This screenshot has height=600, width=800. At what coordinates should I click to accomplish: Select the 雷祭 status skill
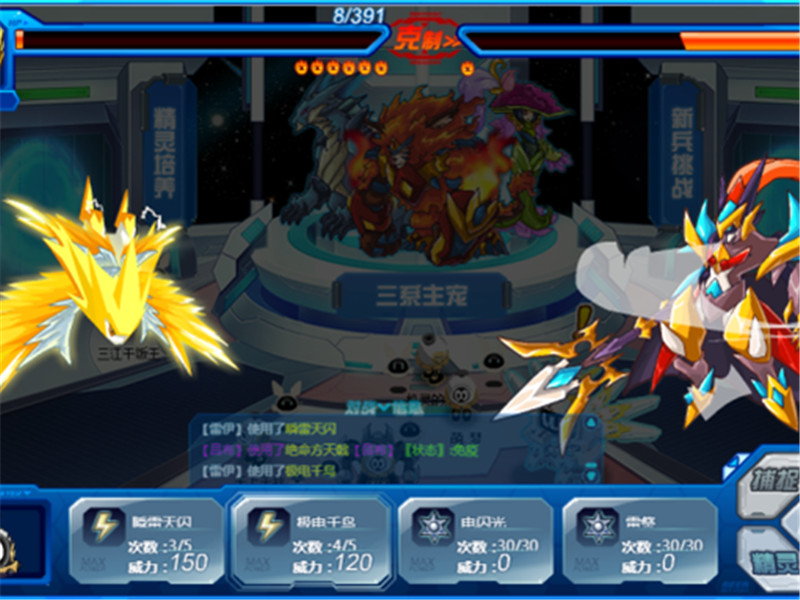[640, 540]
